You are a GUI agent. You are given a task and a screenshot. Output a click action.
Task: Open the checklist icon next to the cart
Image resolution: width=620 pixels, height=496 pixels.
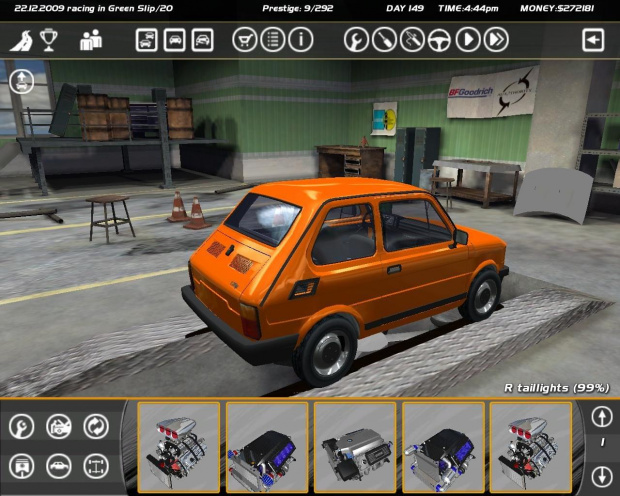[272, 40]
